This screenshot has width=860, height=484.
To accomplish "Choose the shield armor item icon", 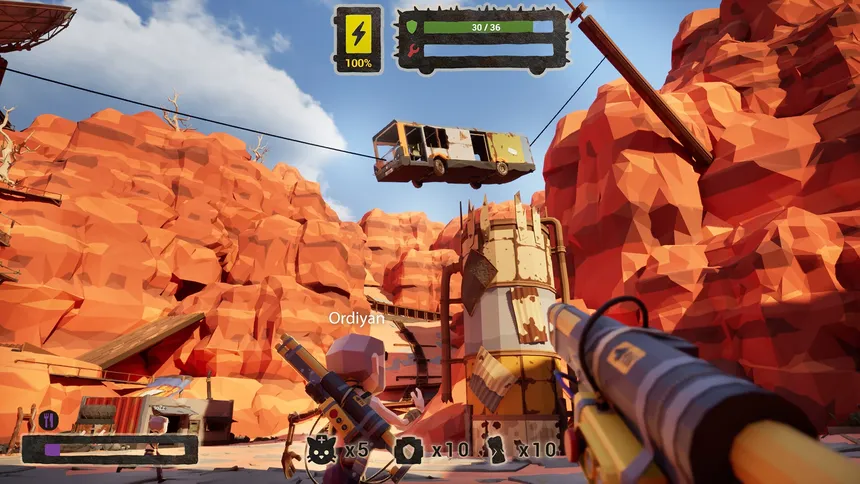I will tap(407, 450).
